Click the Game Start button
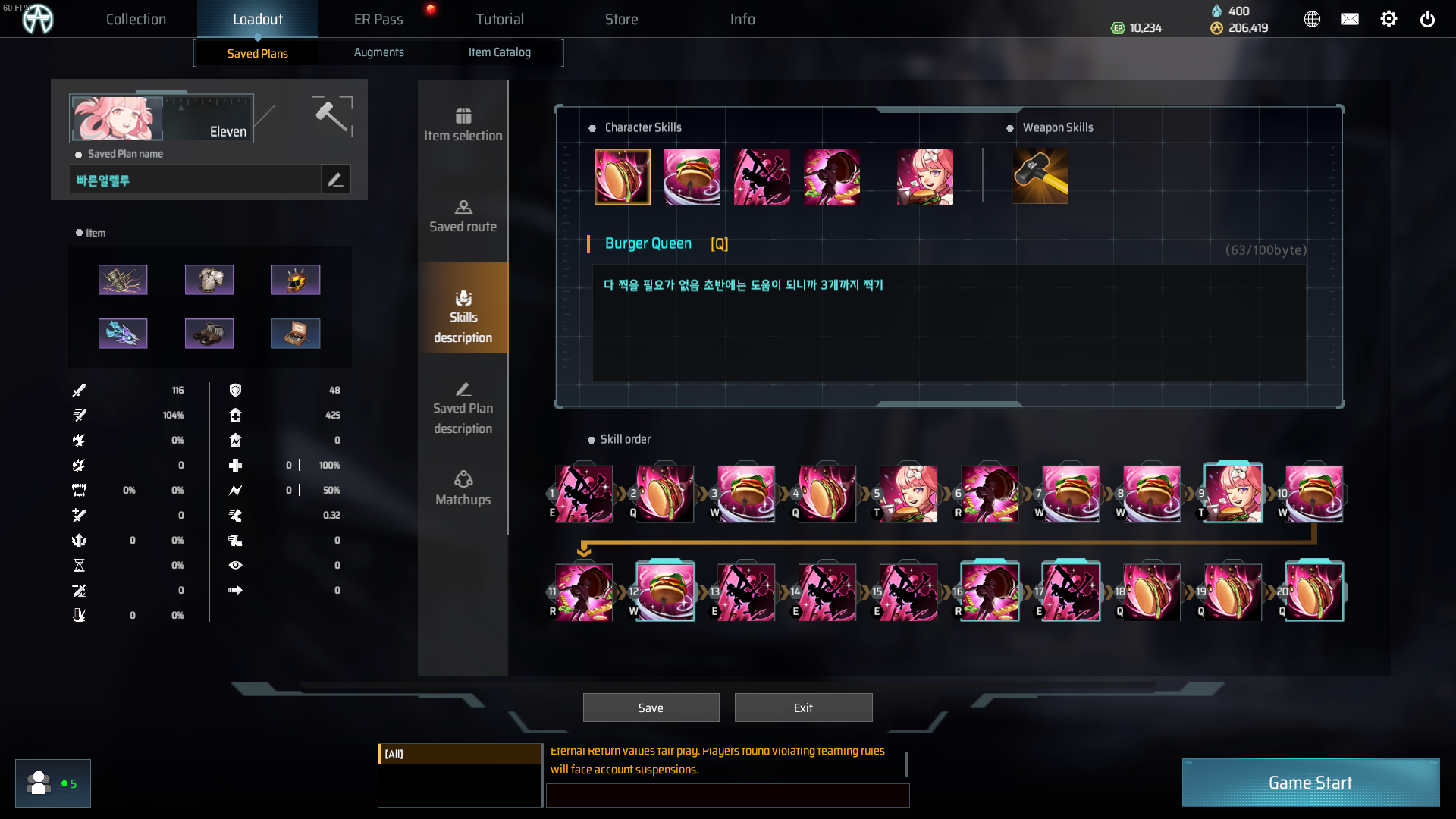Screen dimensions: 1456x819 tap(1310, 783)
